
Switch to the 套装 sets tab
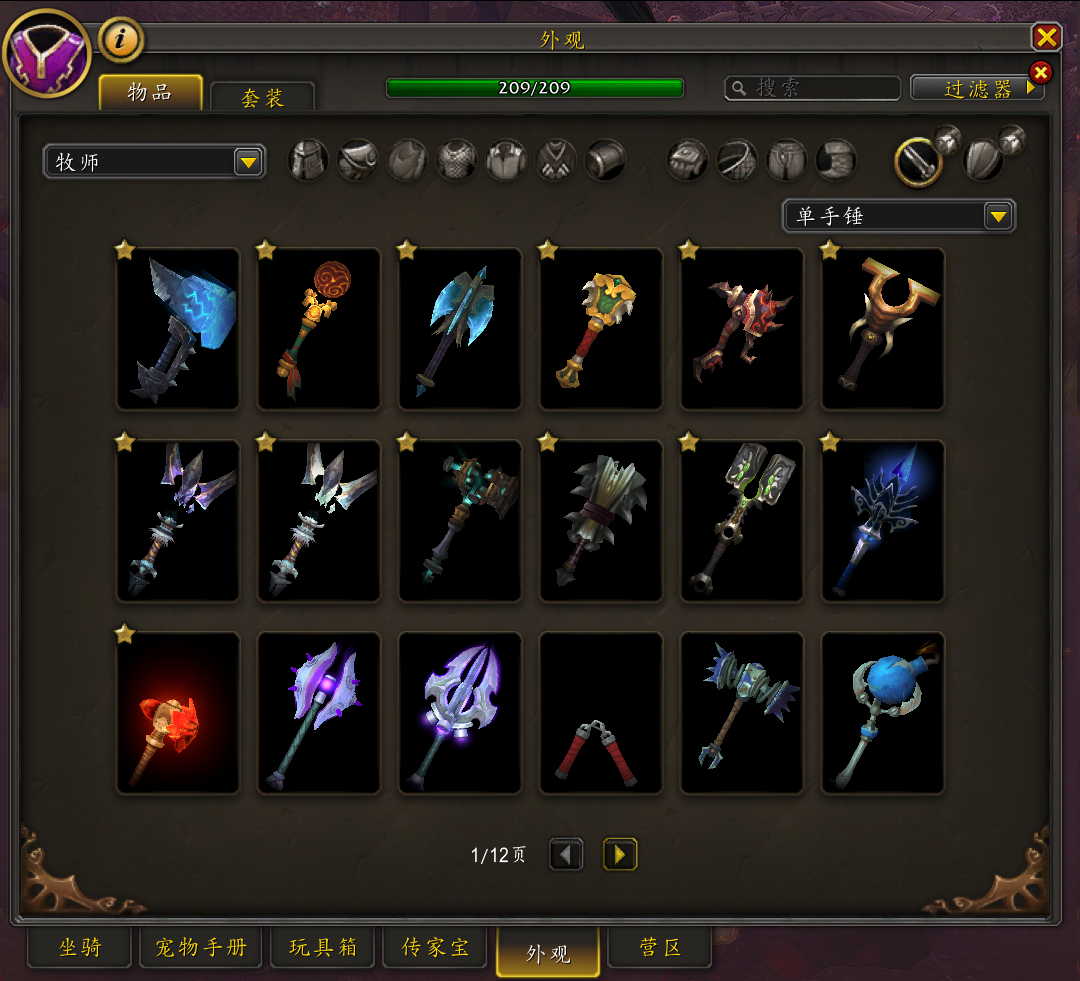pos(263,97)
